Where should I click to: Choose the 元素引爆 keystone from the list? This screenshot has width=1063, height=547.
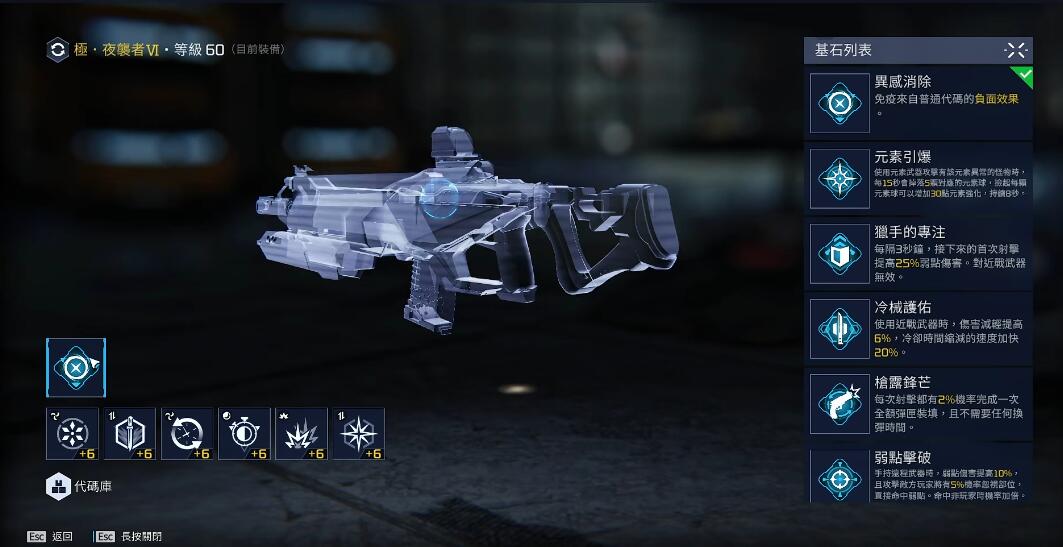click(918, 176)
